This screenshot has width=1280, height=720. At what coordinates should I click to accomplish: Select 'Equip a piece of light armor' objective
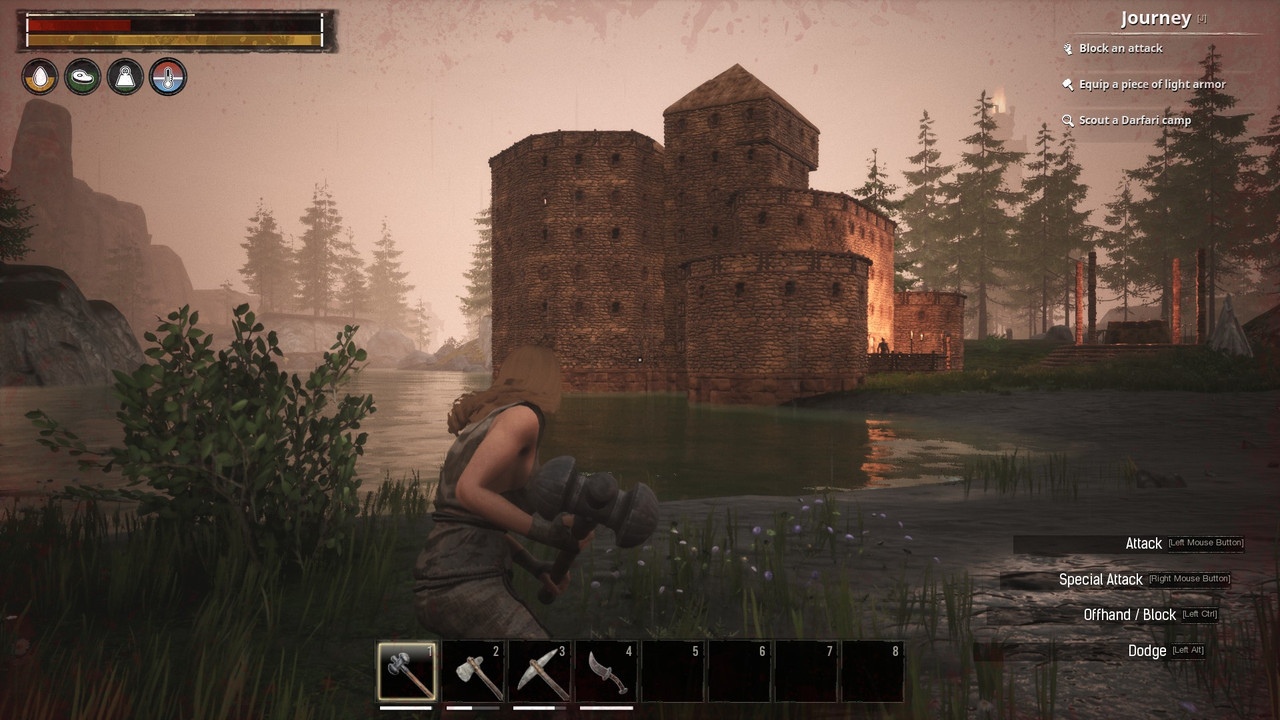point(1151,84)
